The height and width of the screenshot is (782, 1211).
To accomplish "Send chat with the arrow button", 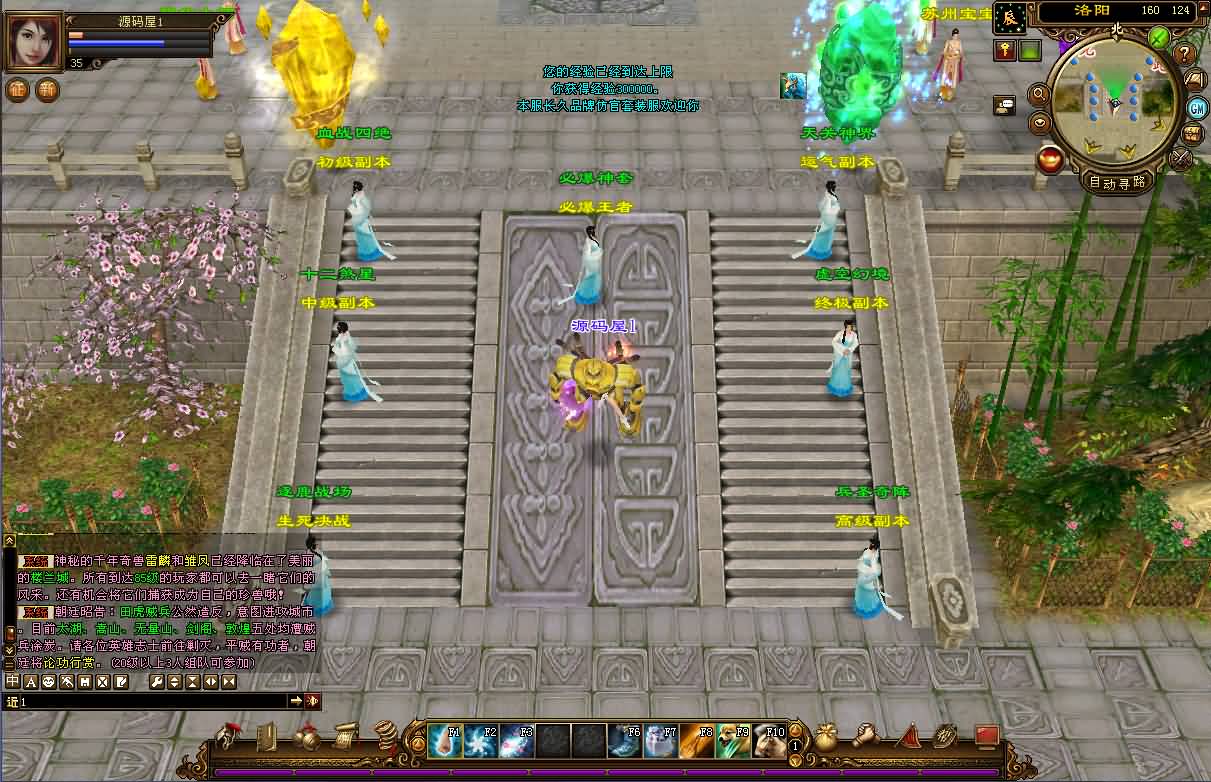I will (x=296, y=702).
